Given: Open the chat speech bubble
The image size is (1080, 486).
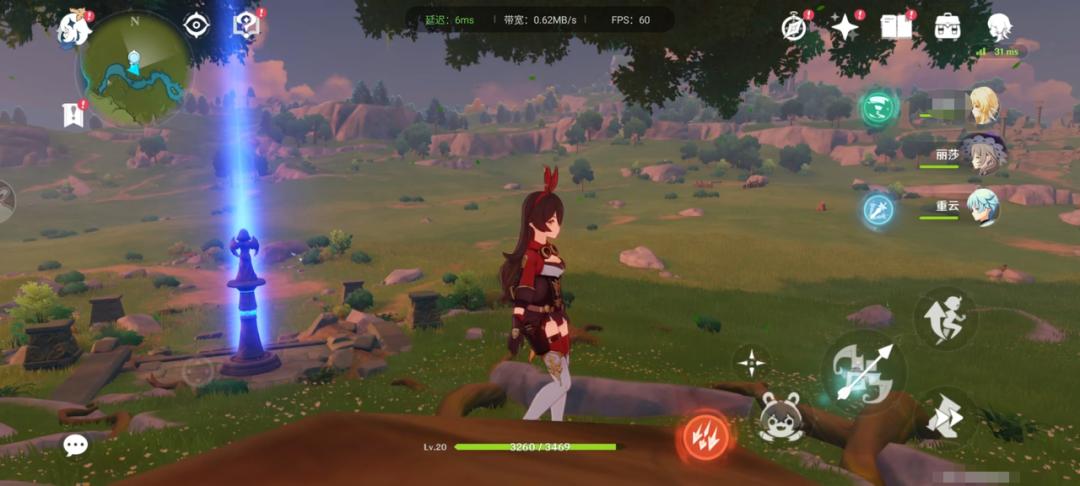Looking at the screenshot, I should coord(76,445).
